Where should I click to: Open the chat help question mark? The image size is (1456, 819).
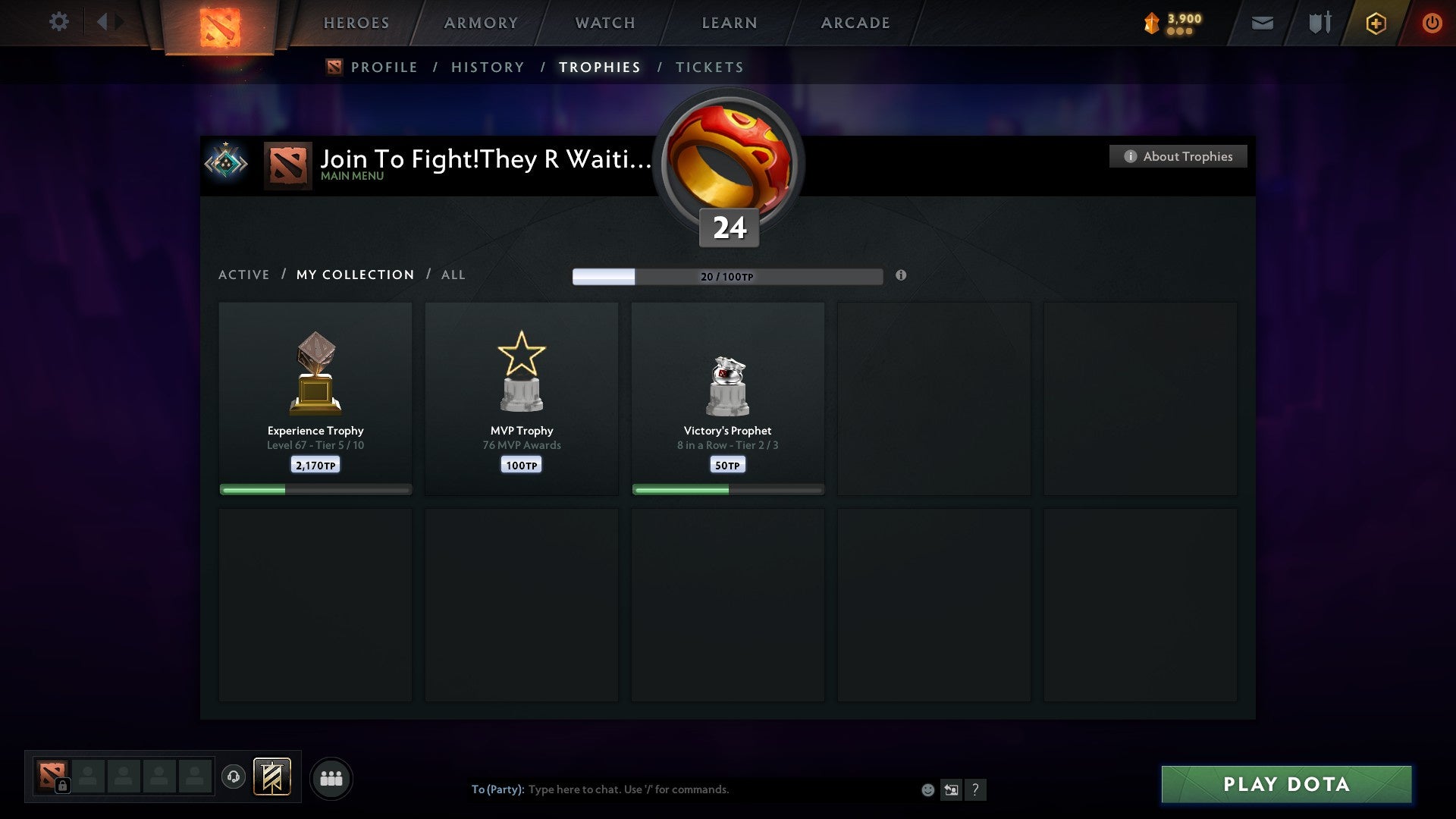click(x=976, y=789)
